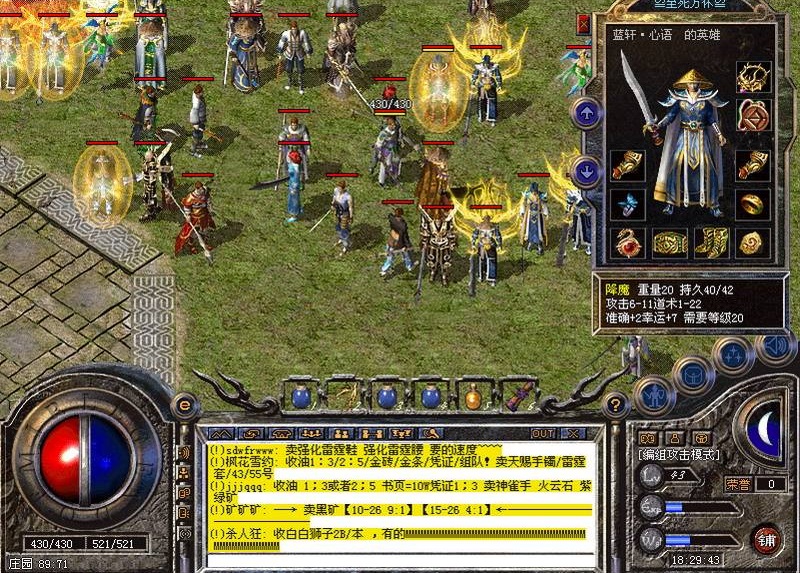Click the up arrow beside the hero panel
The image size is (800, 573).
587,113
